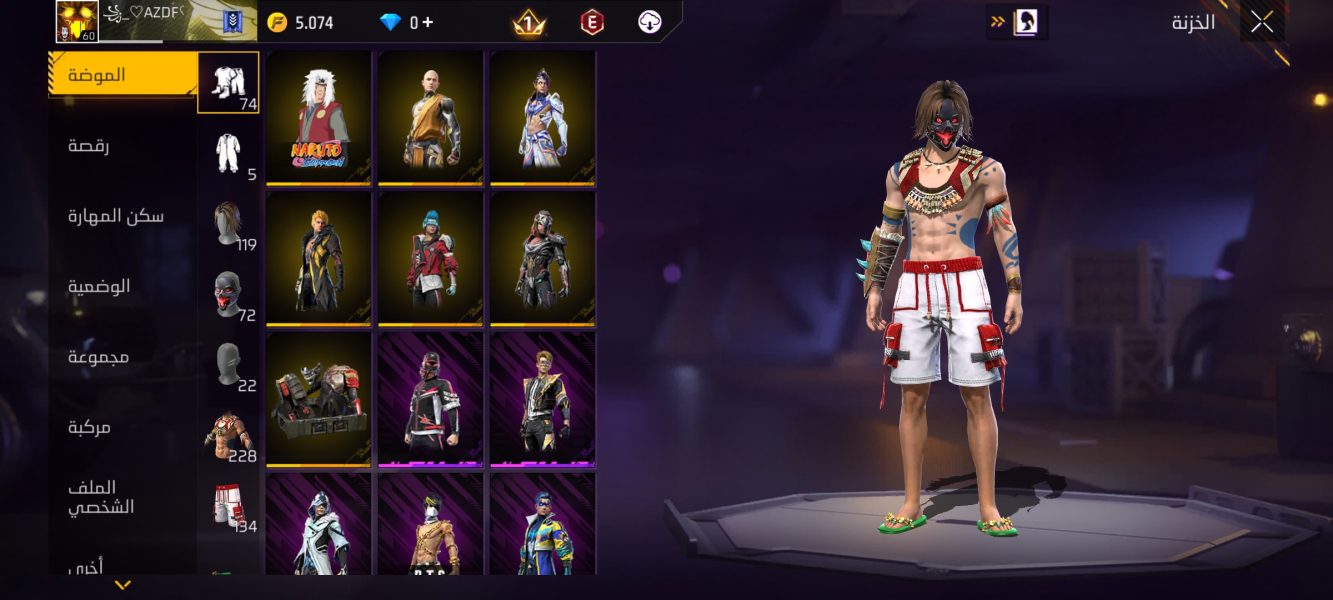Select the white hooded outfit bundle
Screen dimensions: 1333x600
click(x=319, y=524)
